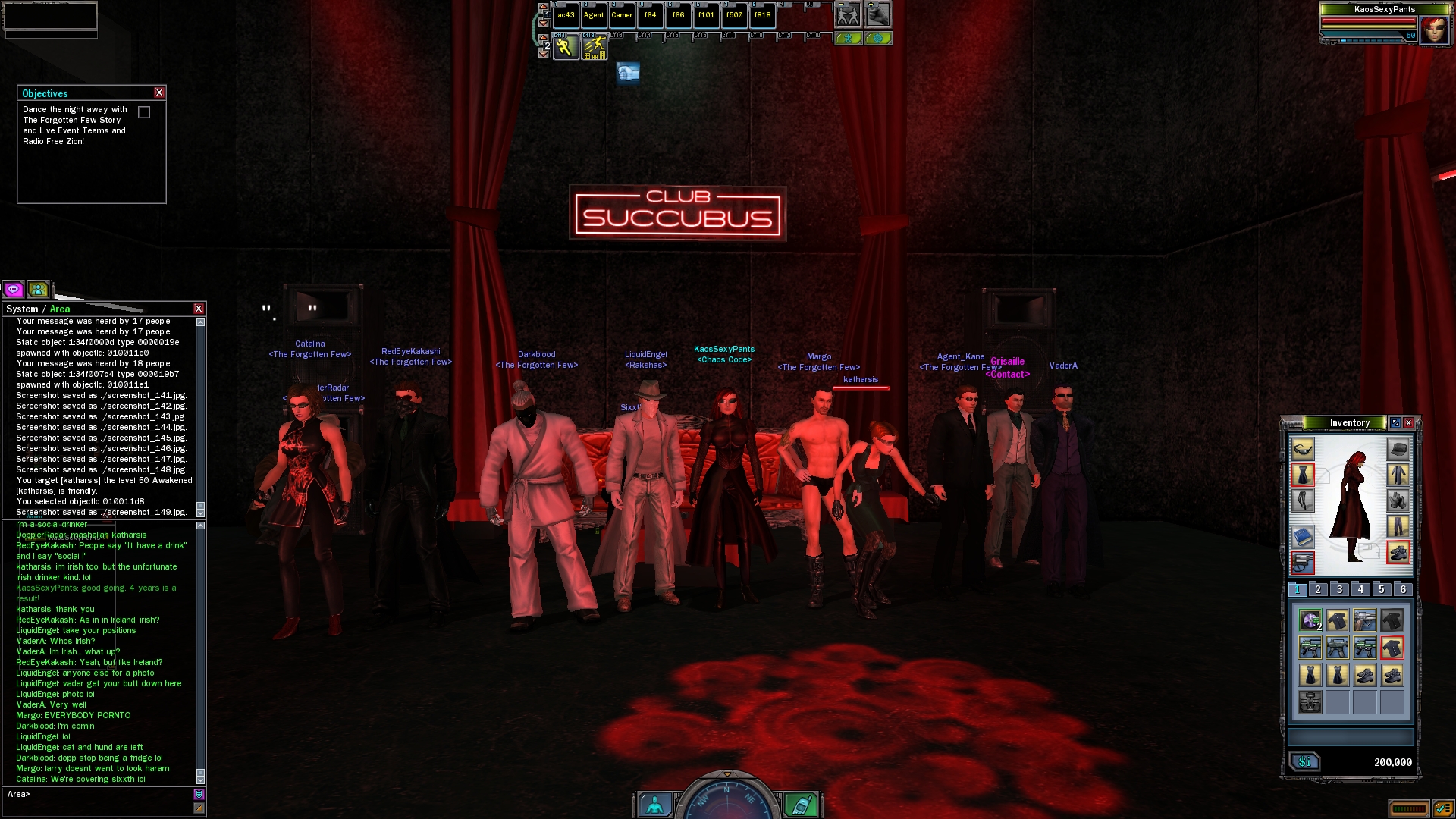The height and width of the screenshot is (819, 1456).
Task: Open the pink chat bubble tab
Action: [x=13, y=289]
